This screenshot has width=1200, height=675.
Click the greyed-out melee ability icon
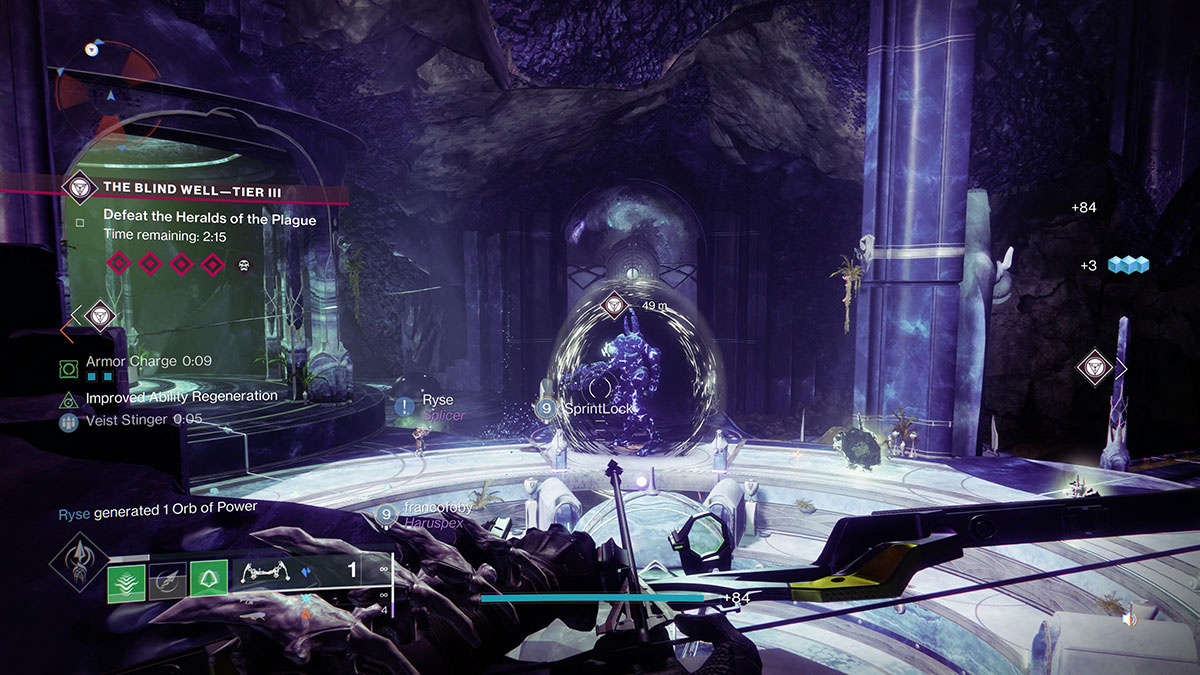(x=166, y=582)
